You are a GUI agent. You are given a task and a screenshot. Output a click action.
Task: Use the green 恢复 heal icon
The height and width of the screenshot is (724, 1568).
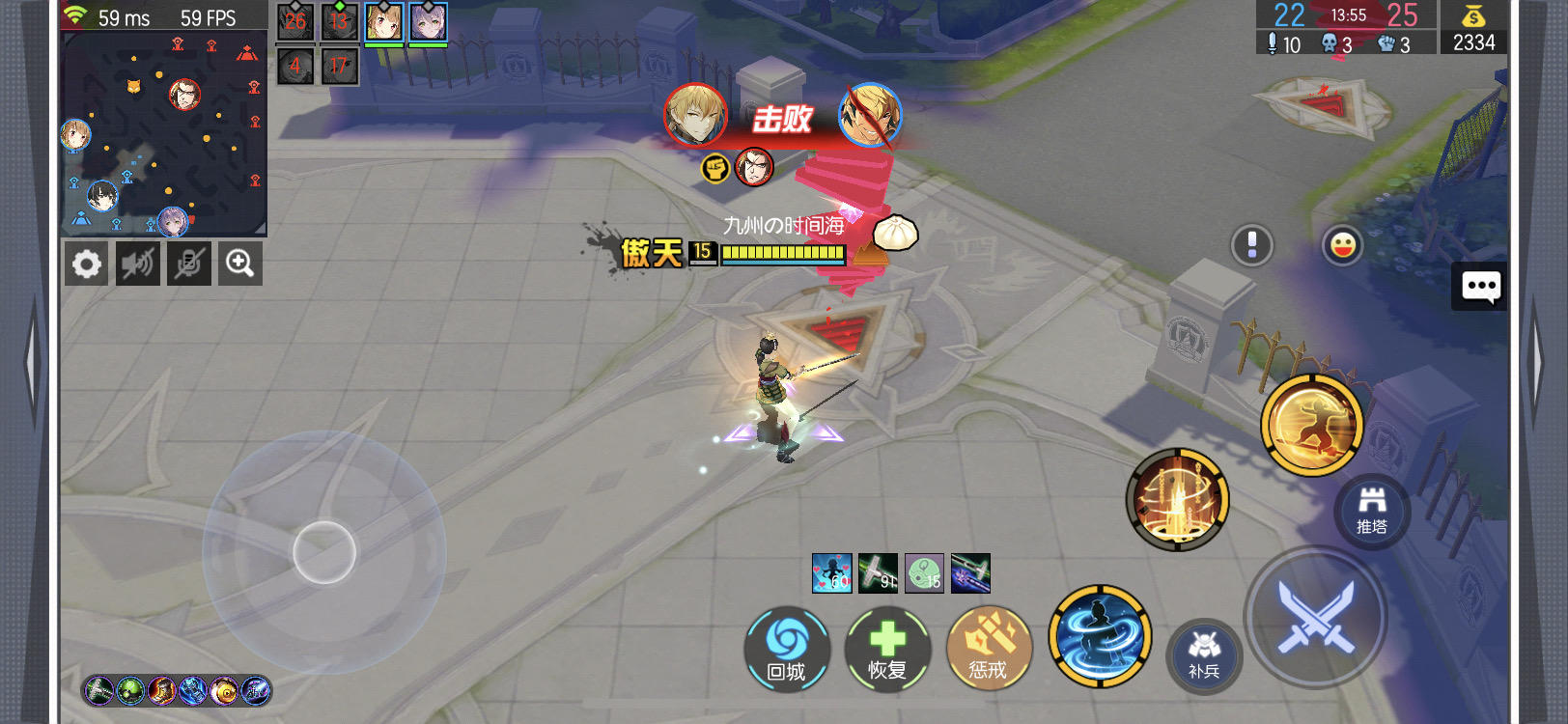click(x=887, y=650)
